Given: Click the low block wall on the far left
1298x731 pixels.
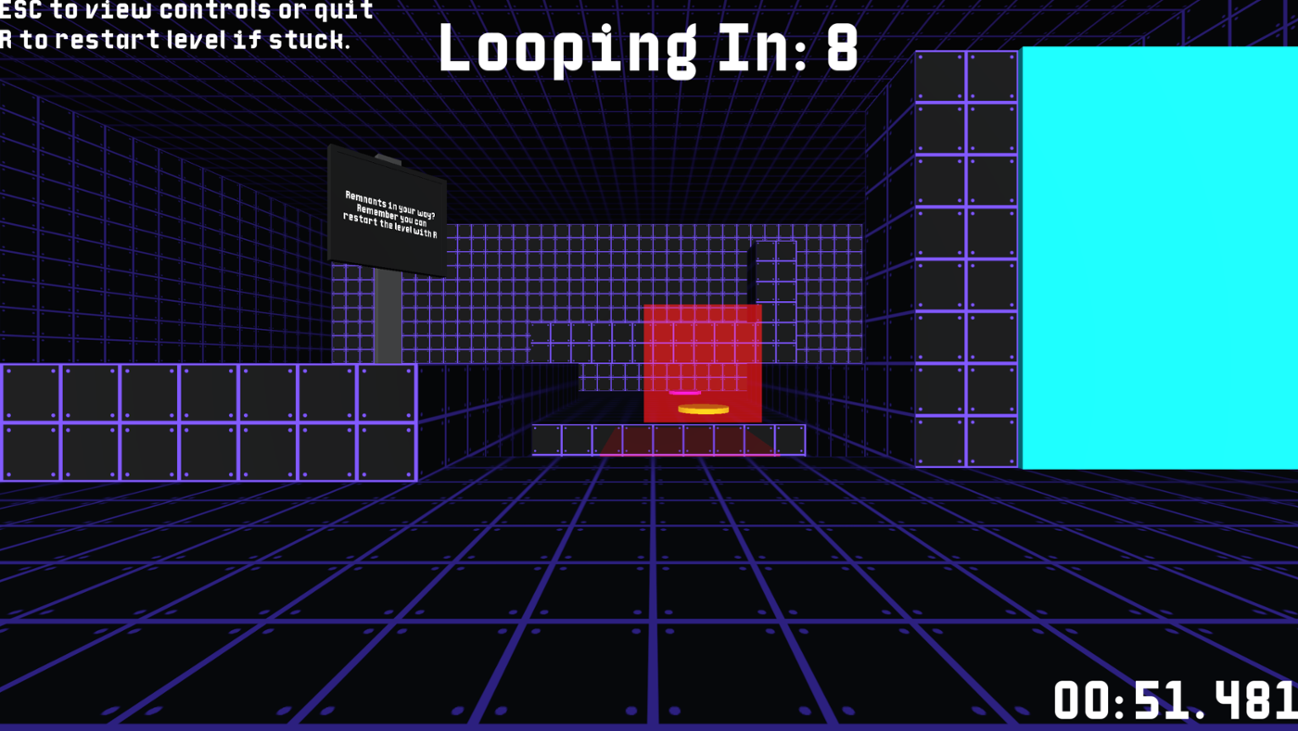Looking at the screenshot, I should (x=200, y=420).
